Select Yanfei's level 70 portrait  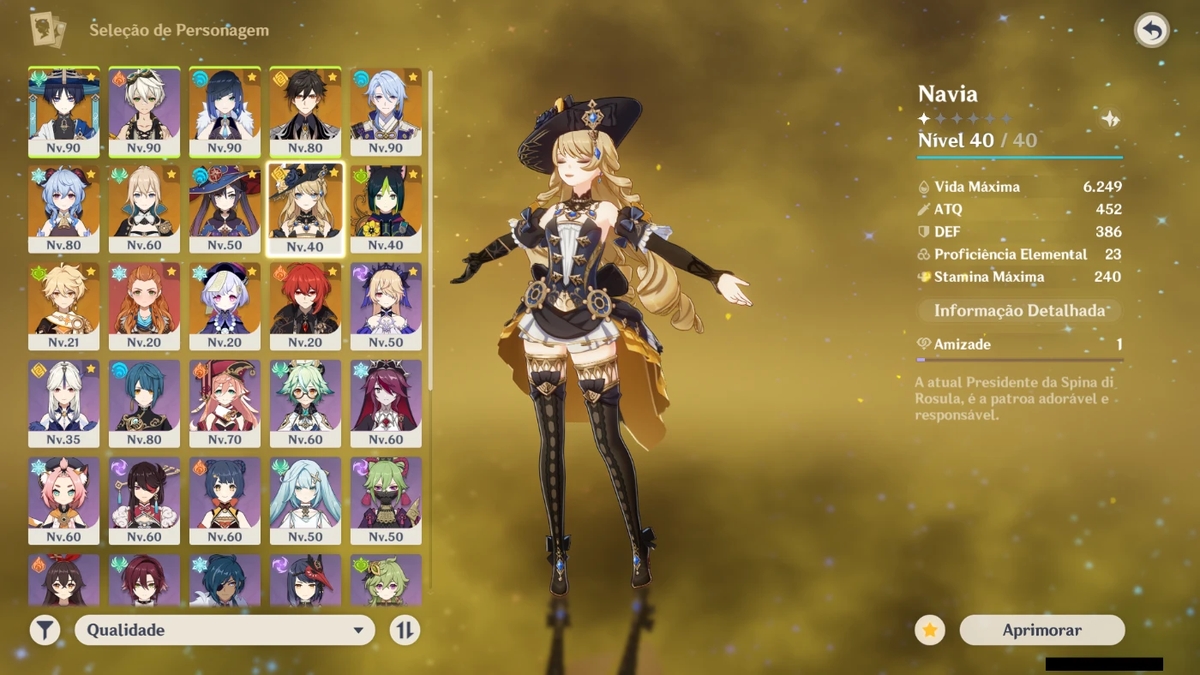tap(225, 402)
